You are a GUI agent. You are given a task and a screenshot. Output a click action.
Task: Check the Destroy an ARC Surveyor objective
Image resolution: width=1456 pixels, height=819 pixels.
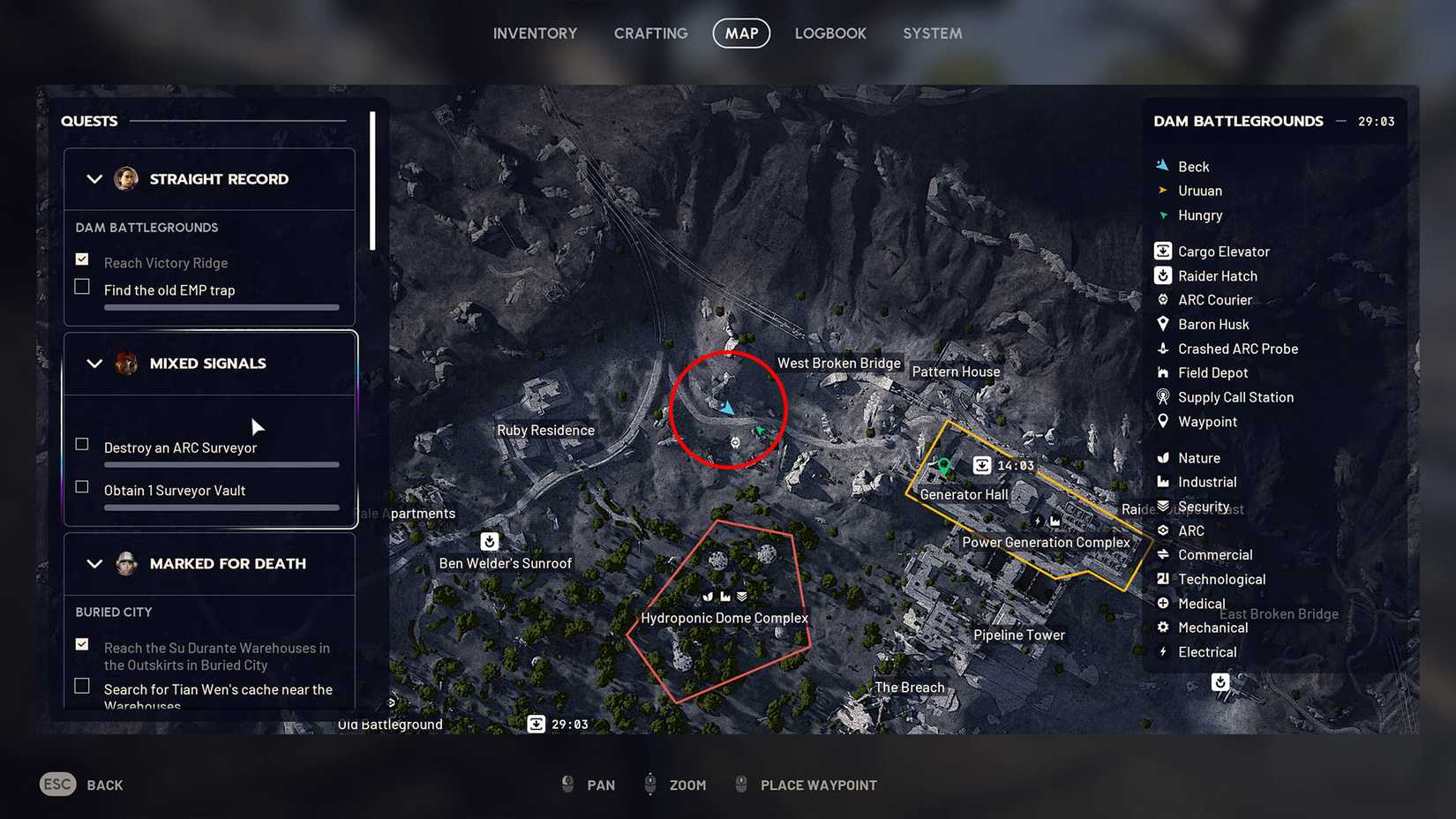[x=82, y=444]
